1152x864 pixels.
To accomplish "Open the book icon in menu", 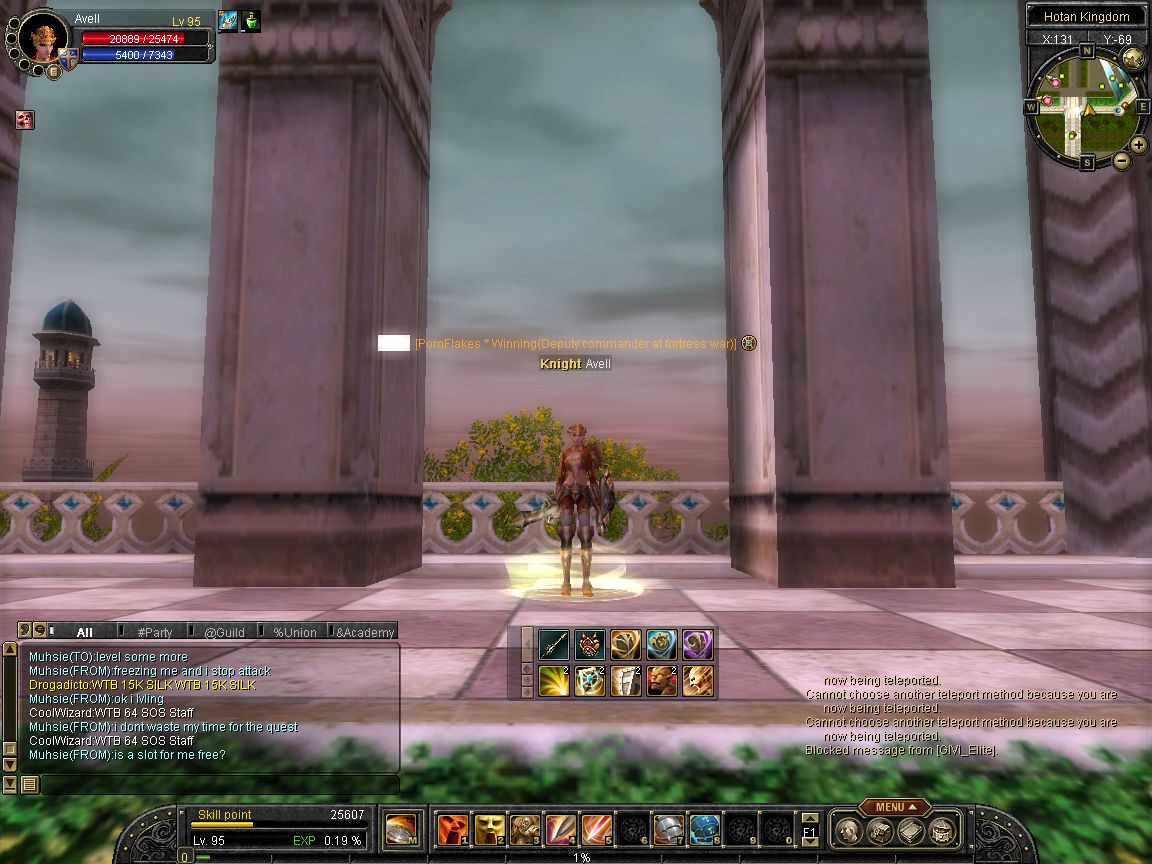I will (910, 830).
